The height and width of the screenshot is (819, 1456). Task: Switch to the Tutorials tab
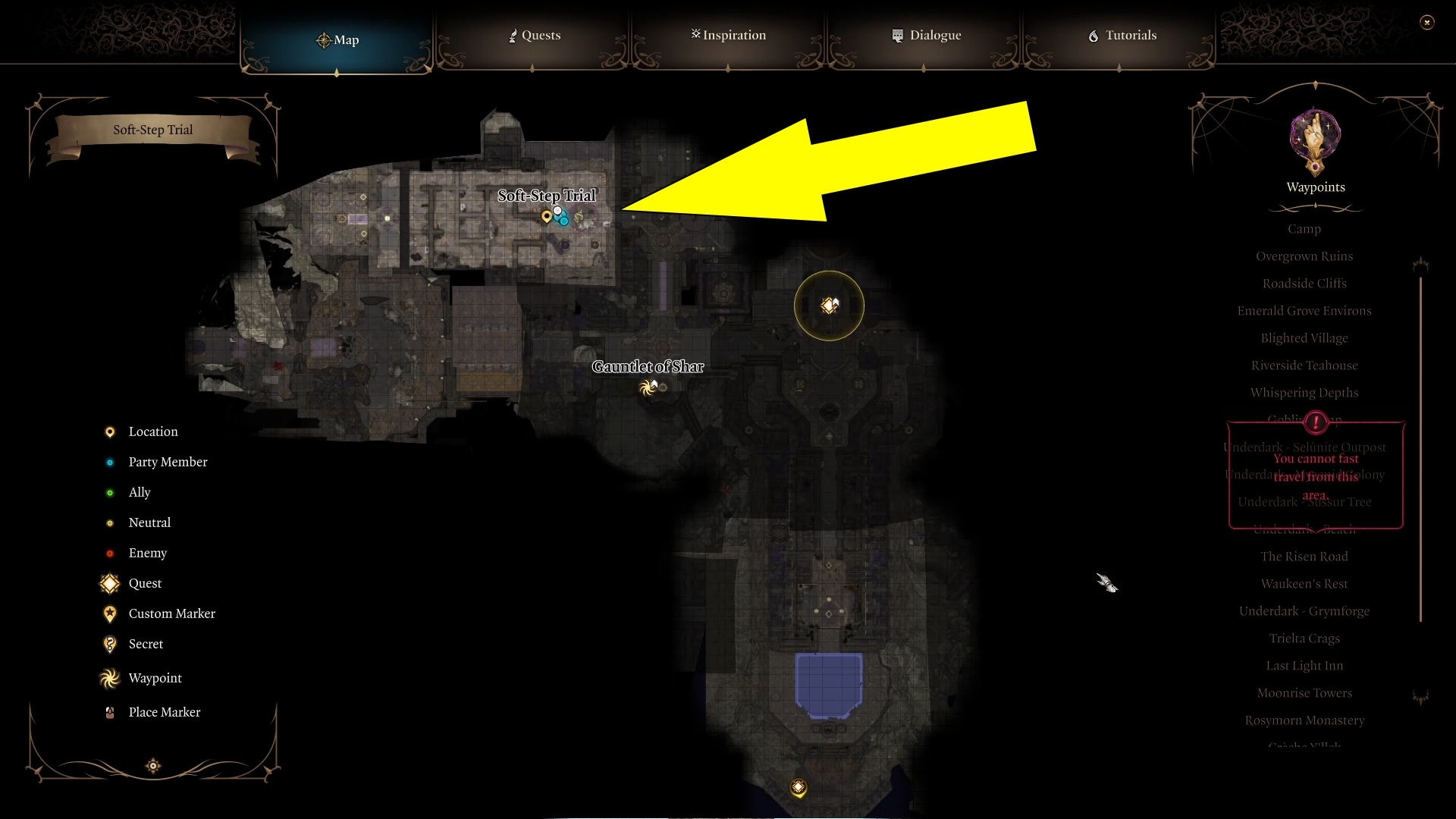tap(1121, 35)
